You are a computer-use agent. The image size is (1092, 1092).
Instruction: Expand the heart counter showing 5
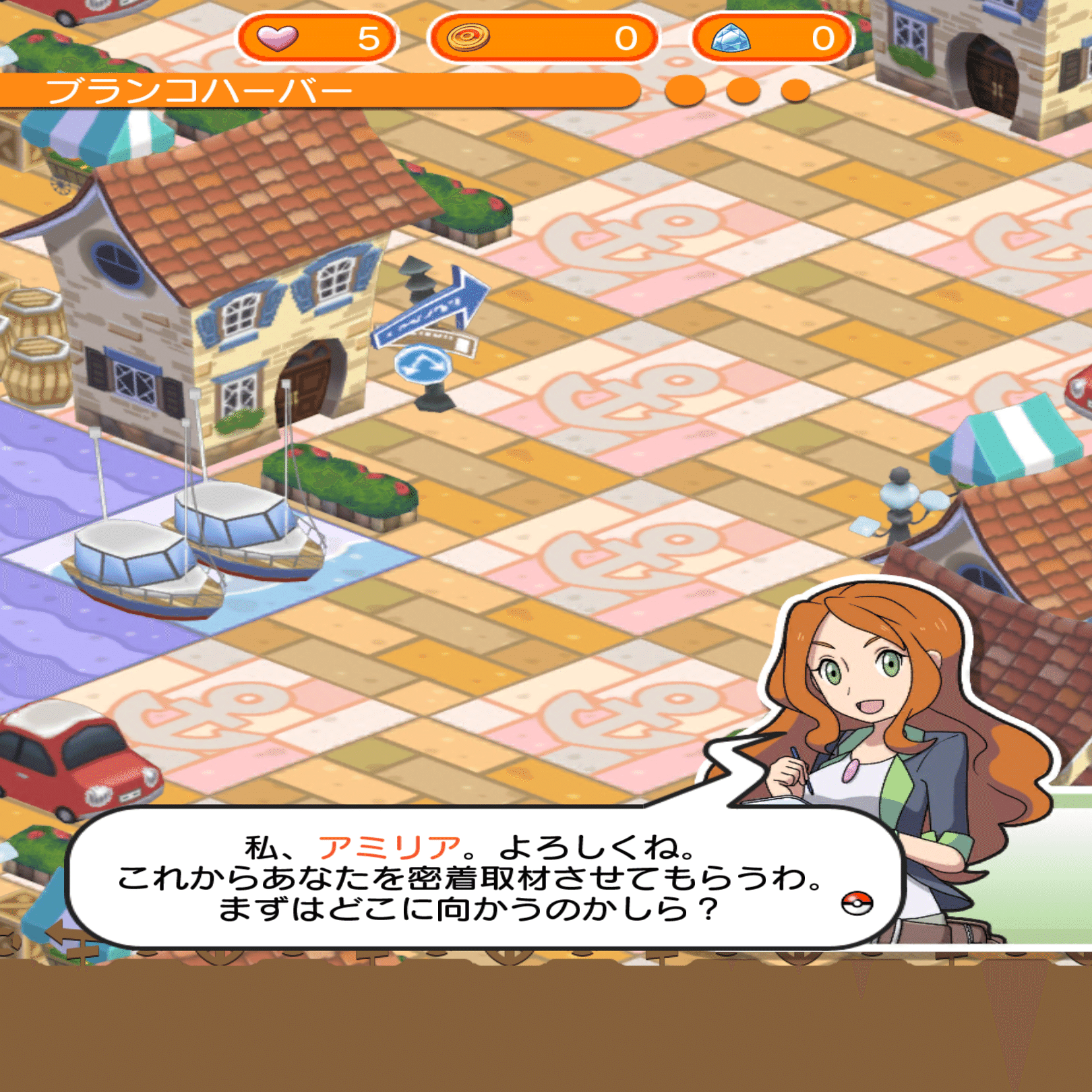pos(317,38)
